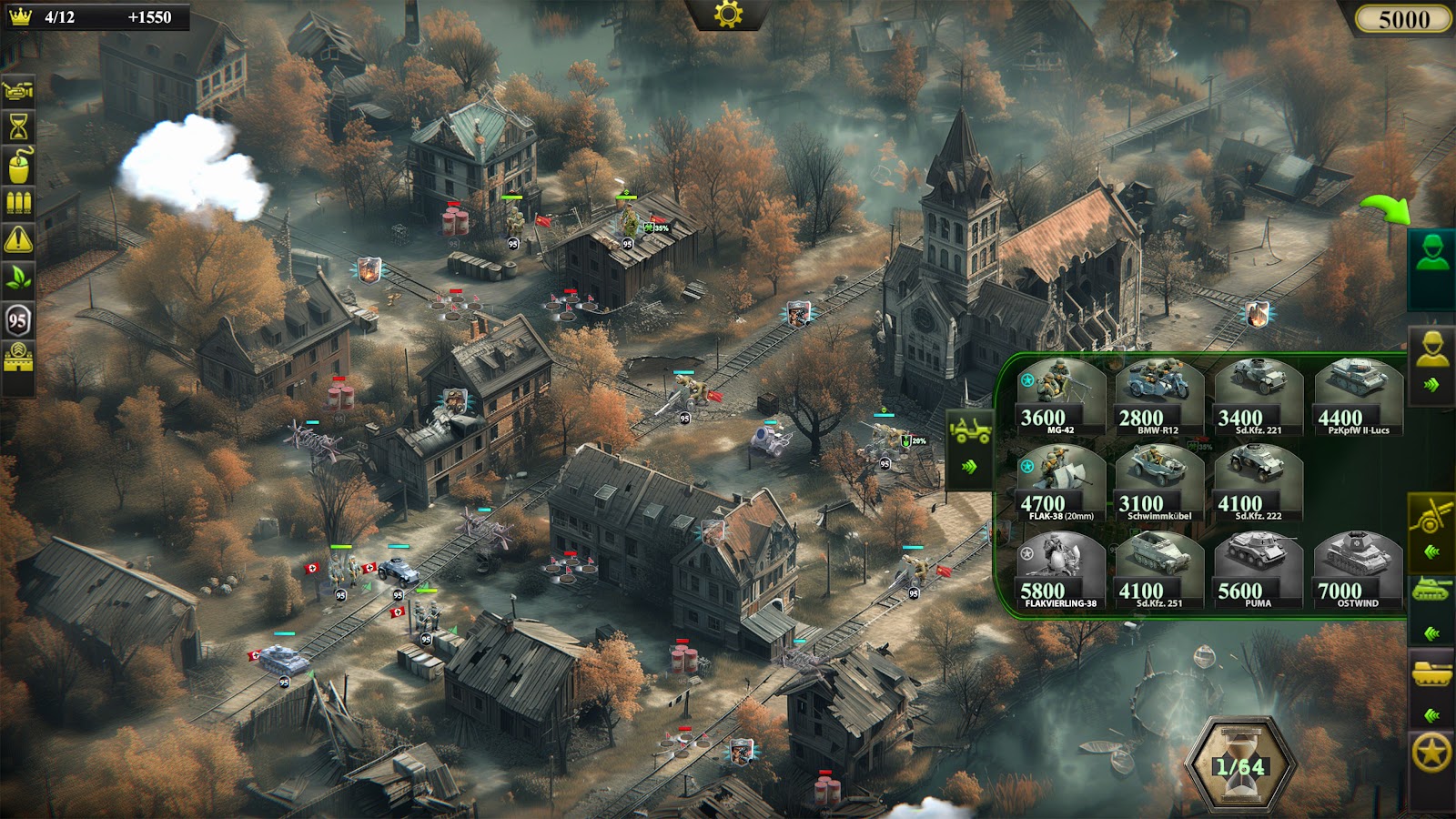Select the FLAKVIERLING-38 unit card
1456x819 pixels.
click(1060, 570)
